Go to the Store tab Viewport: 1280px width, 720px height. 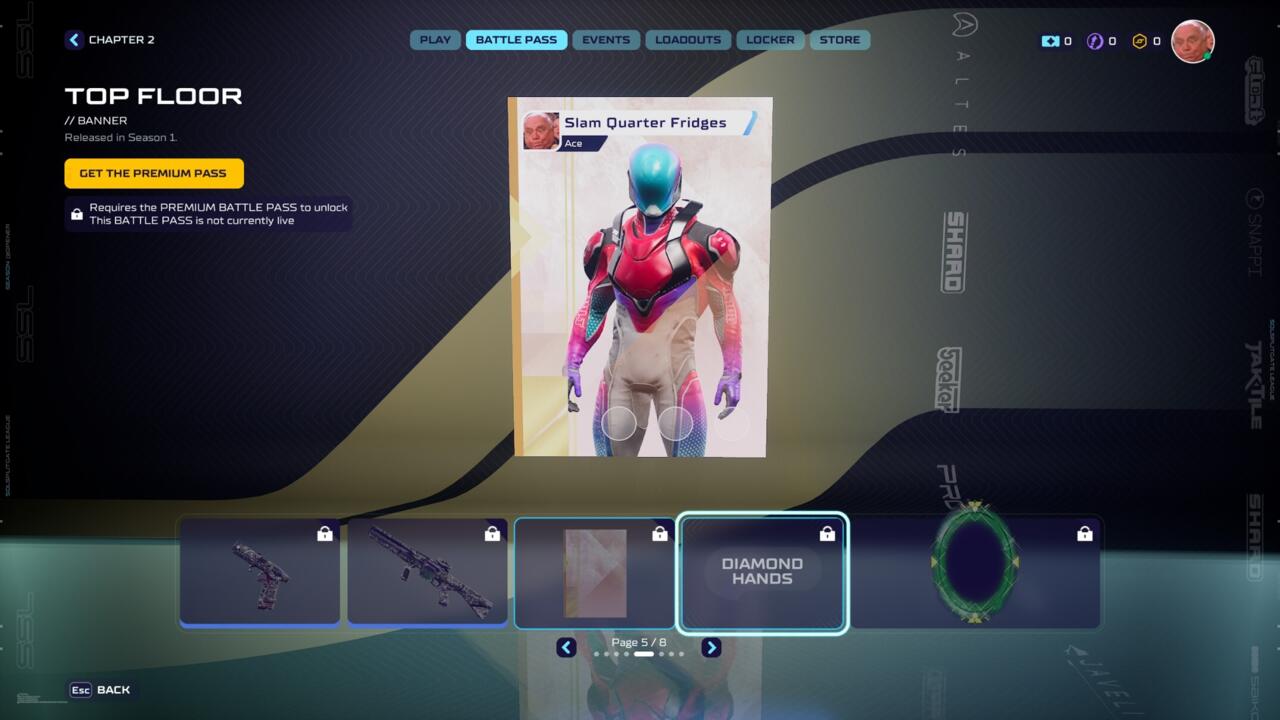pos(840,40)
